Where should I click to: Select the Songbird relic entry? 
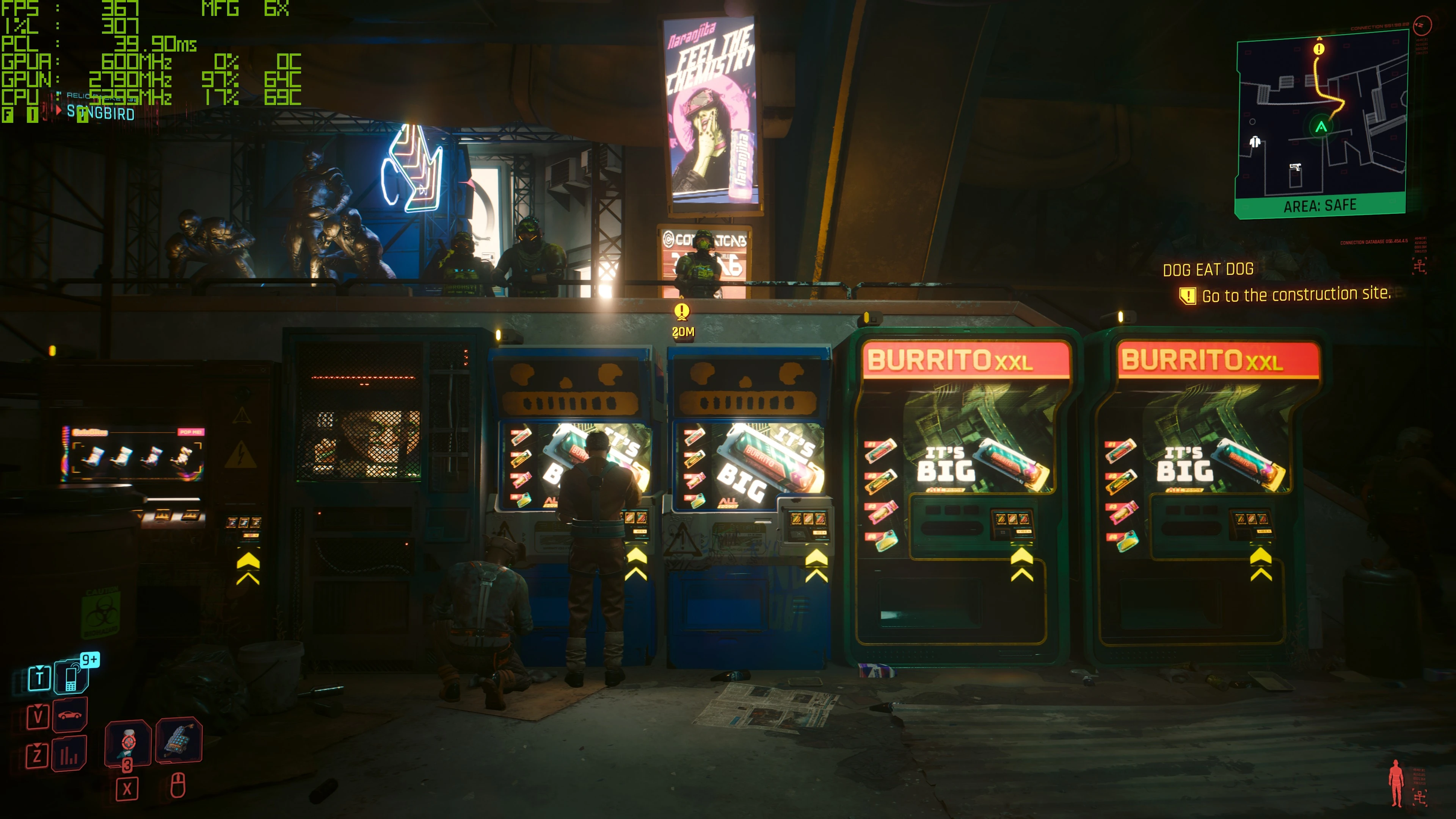coord(100,113)
